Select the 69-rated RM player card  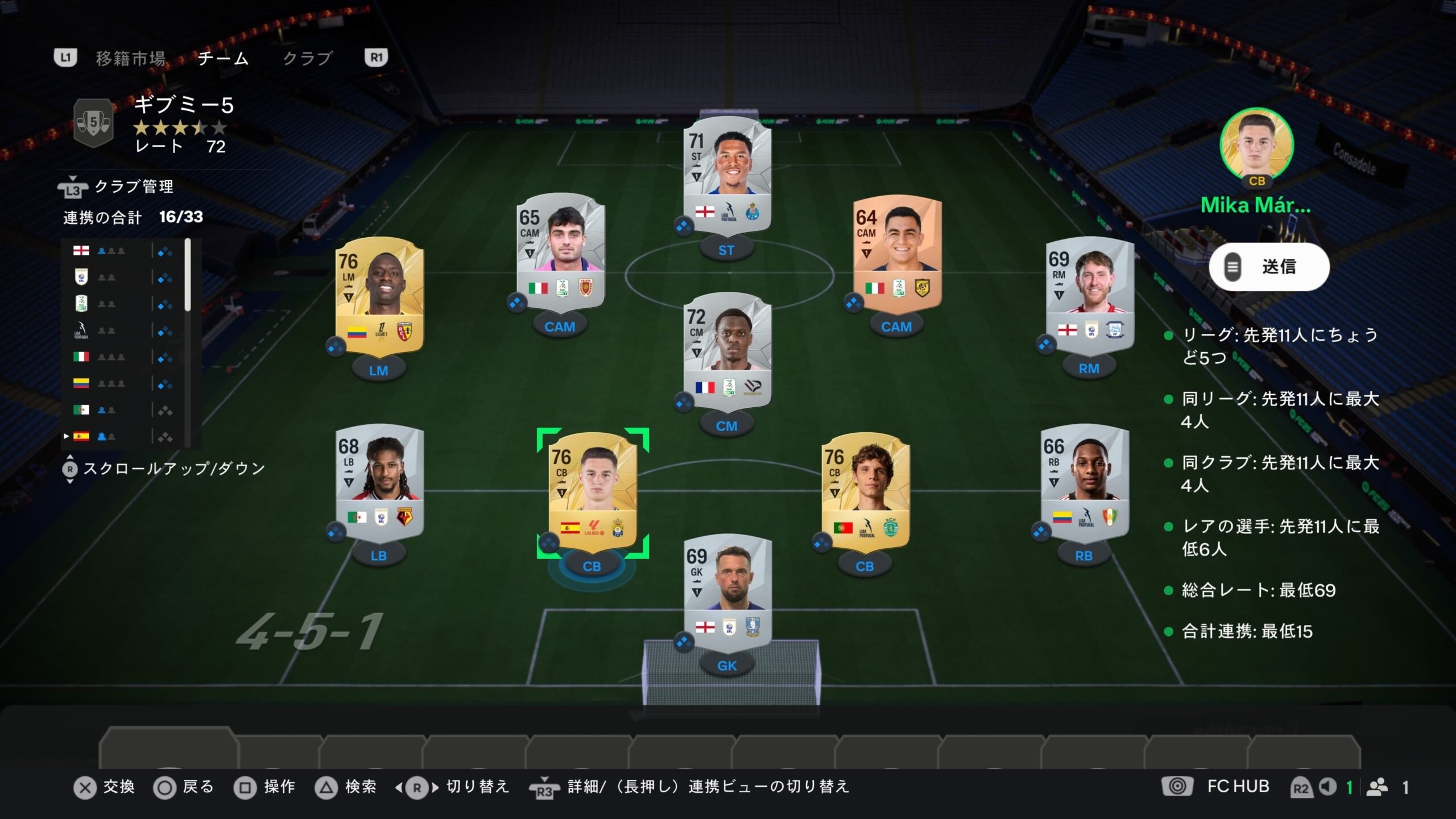coord(1090,293)
